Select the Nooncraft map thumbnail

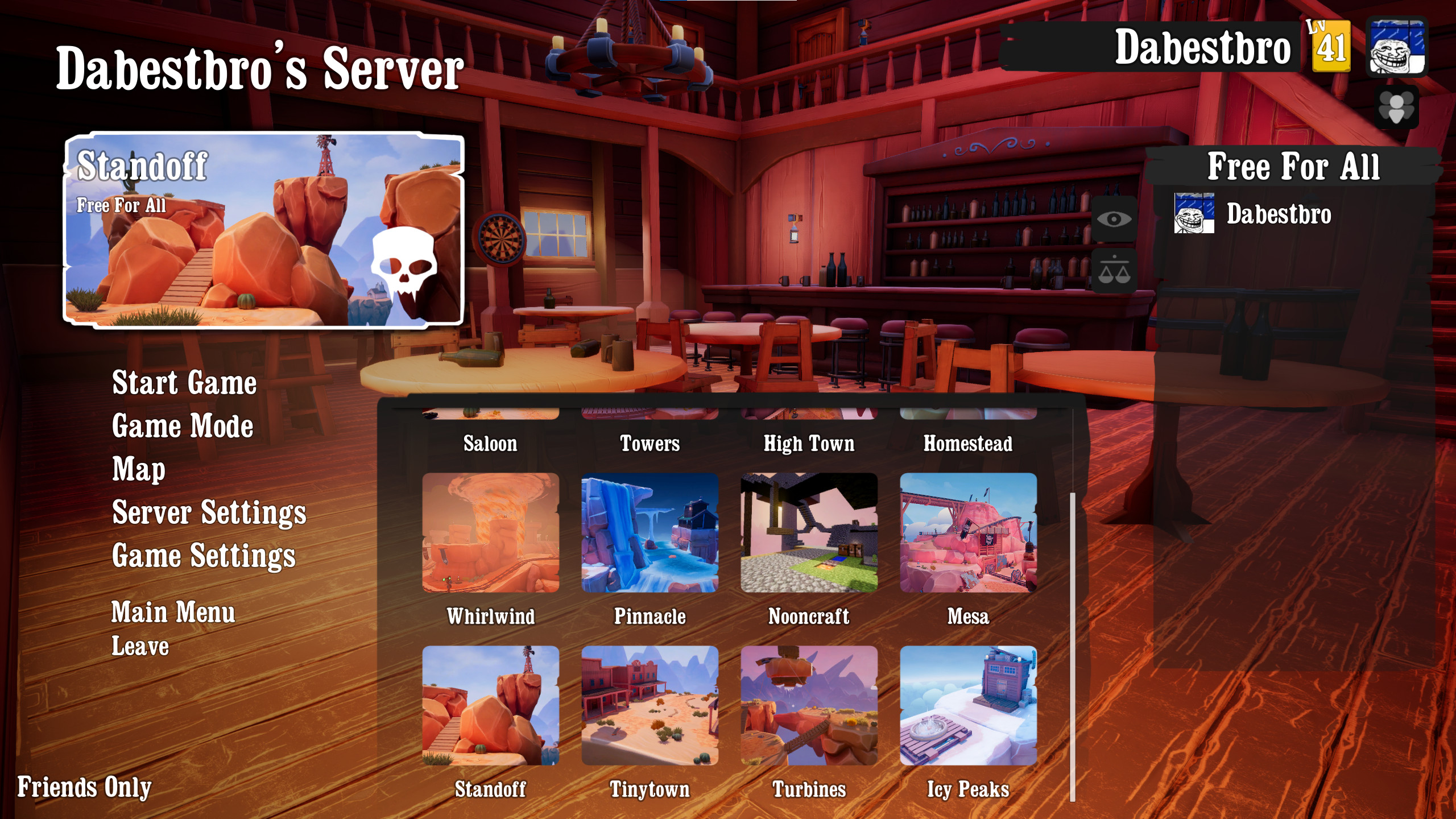point(809,533)
